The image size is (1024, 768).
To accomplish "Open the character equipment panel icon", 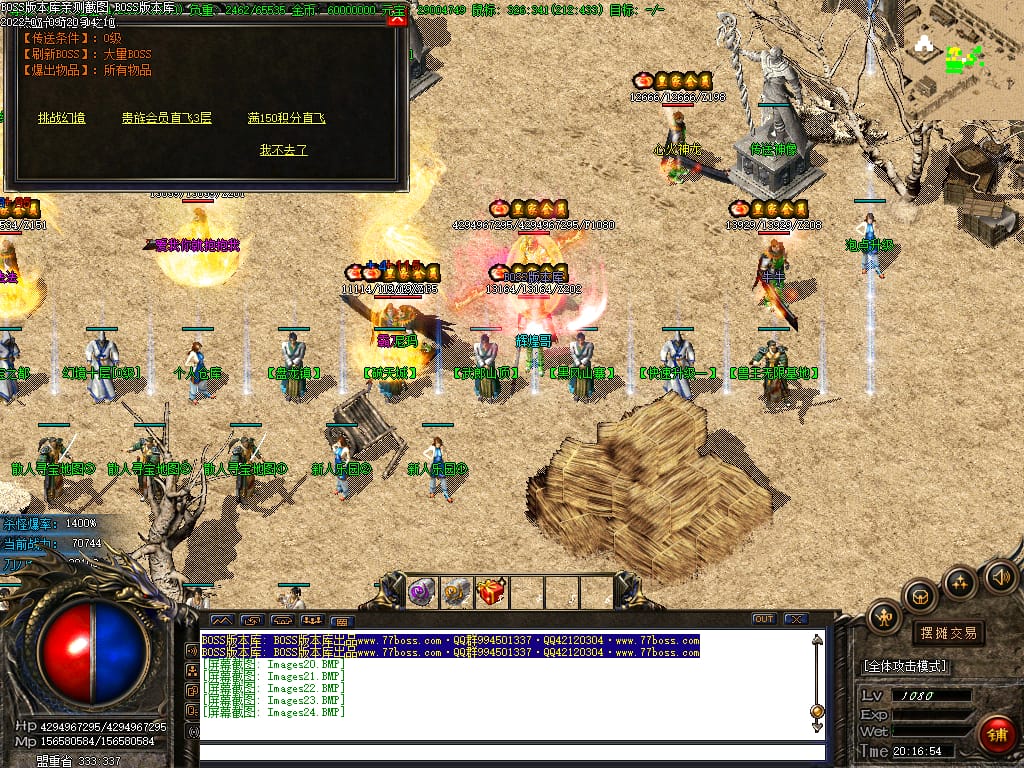I will [884, 615].
